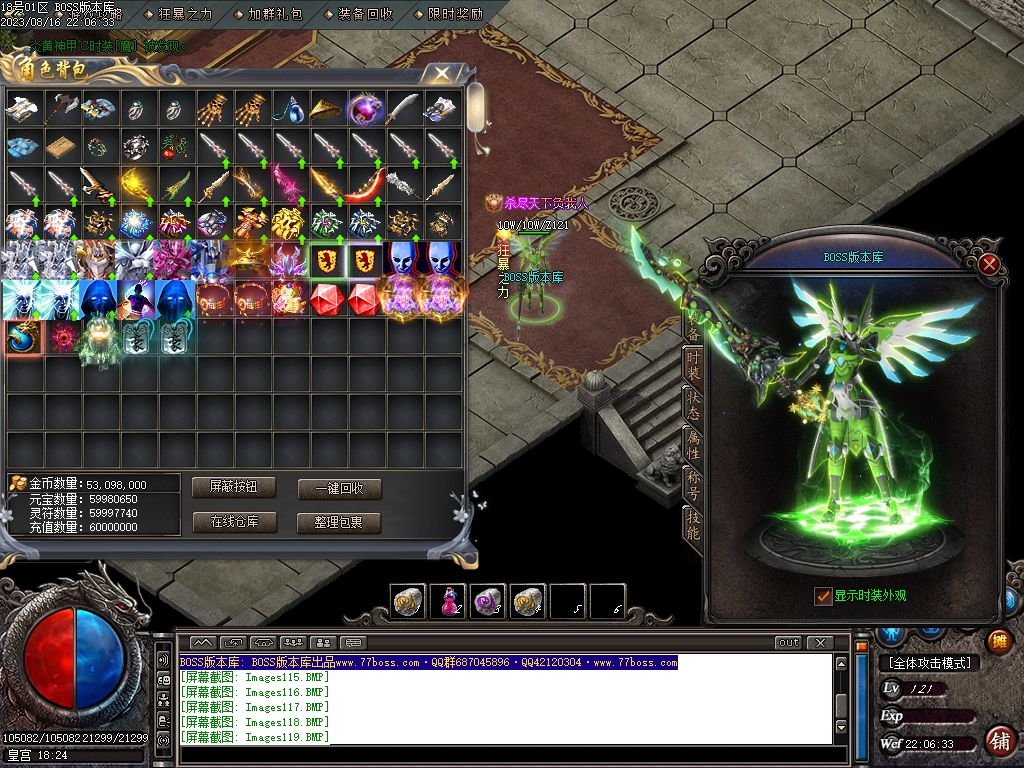The height and width of the screenshot is (768, 1024).
Task: Click the round 摊 stall button
Action: tap(998, 641)
